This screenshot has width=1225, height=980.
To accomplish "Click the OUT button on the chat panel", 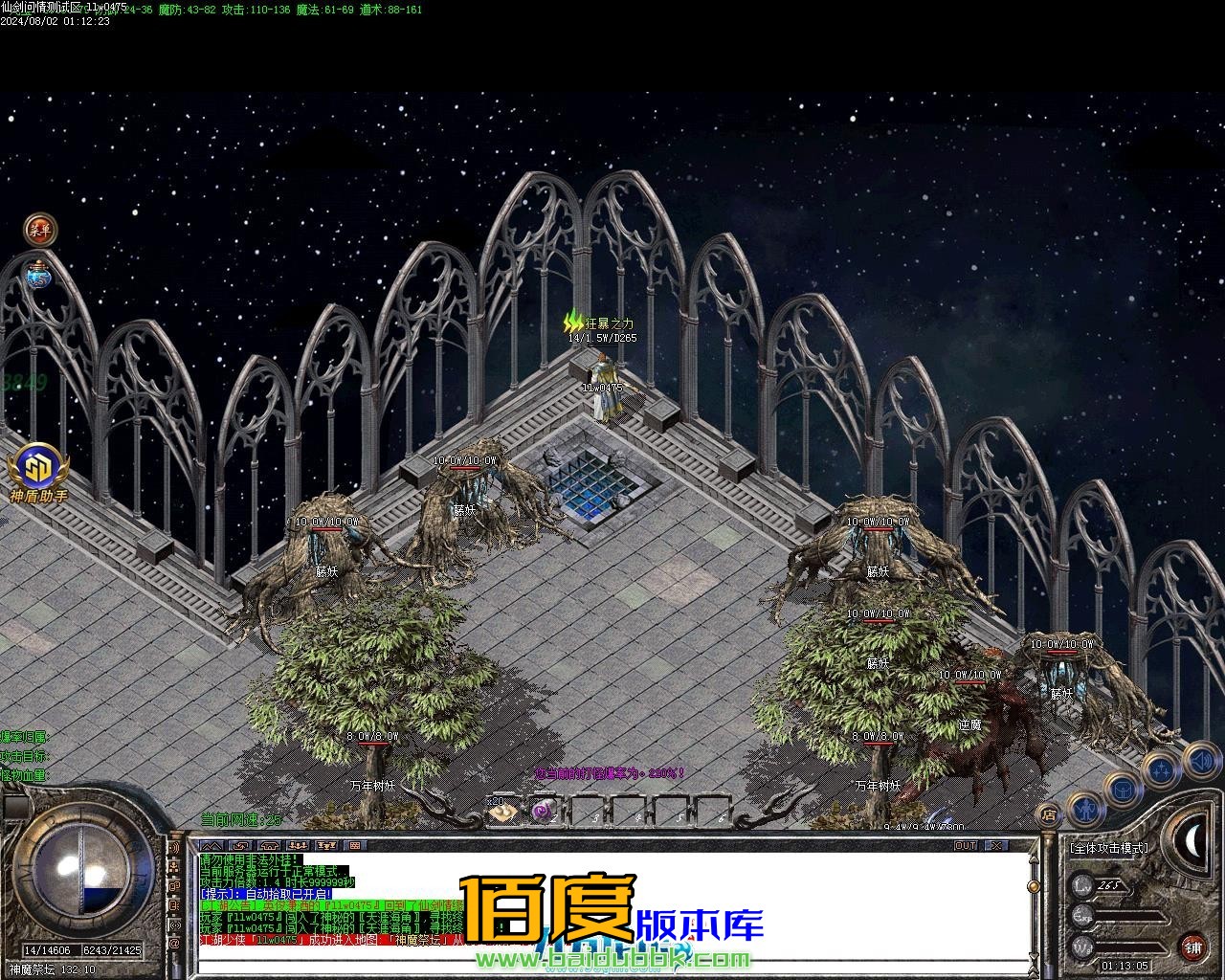I will click(x=966, y=846).
